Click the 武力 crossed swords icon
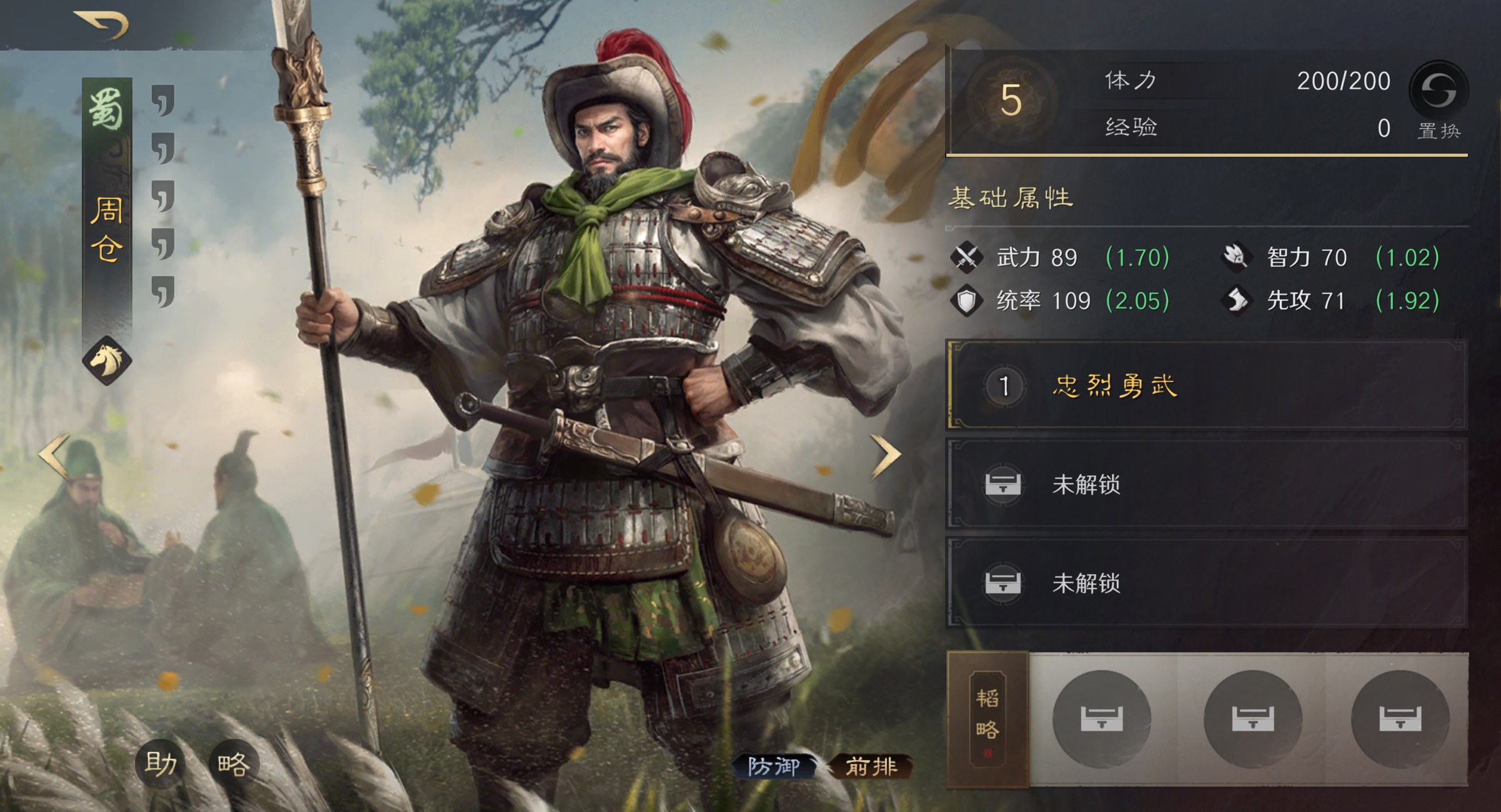Screen dimensions: 1501x812 click(x=966, y=257)
